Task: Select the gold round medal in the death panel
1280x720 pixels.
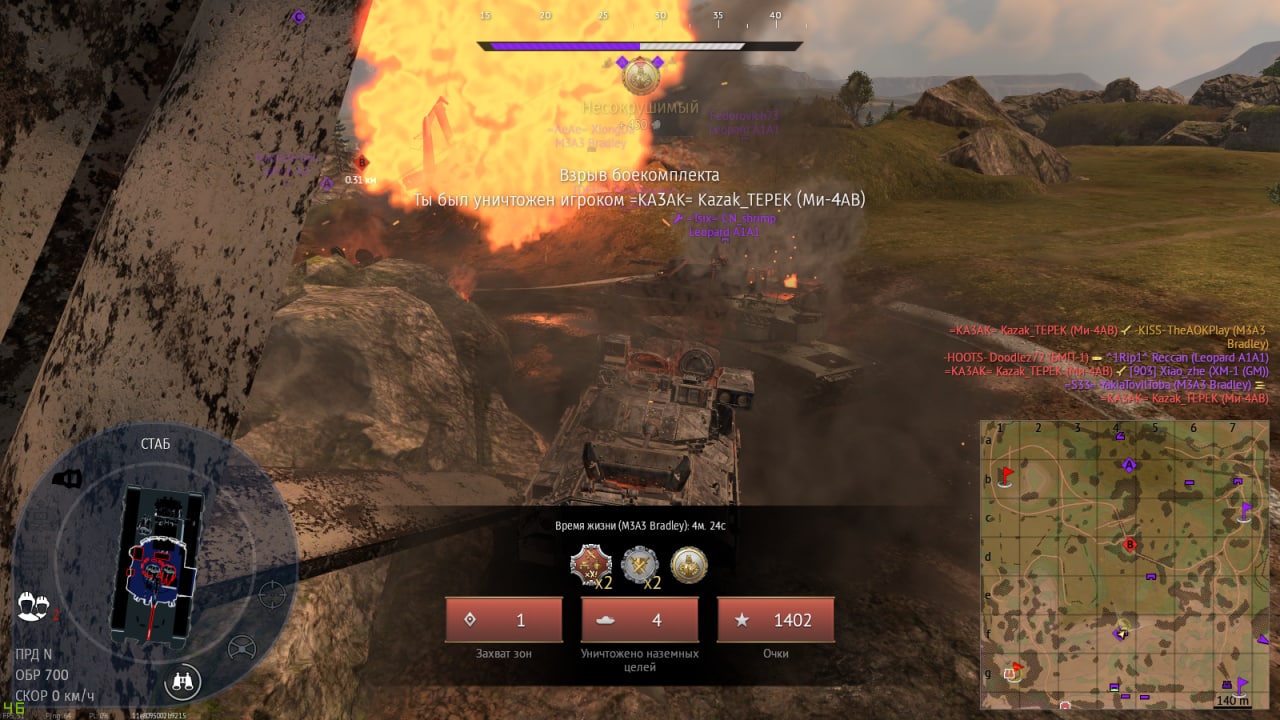Action: (x=688, y=565)
